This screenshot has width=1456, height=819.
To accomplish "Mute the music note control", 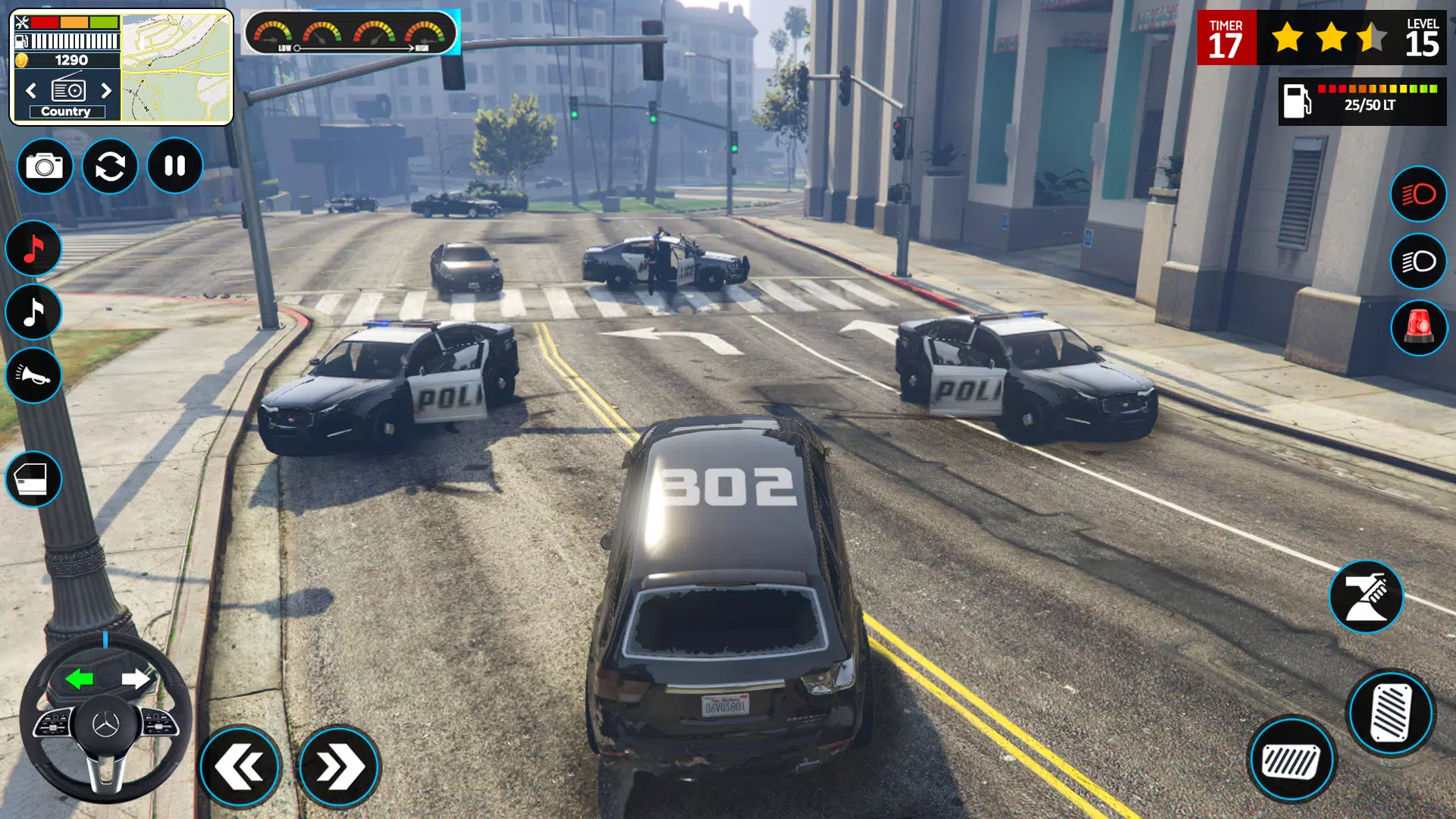I will coord(34,248).
